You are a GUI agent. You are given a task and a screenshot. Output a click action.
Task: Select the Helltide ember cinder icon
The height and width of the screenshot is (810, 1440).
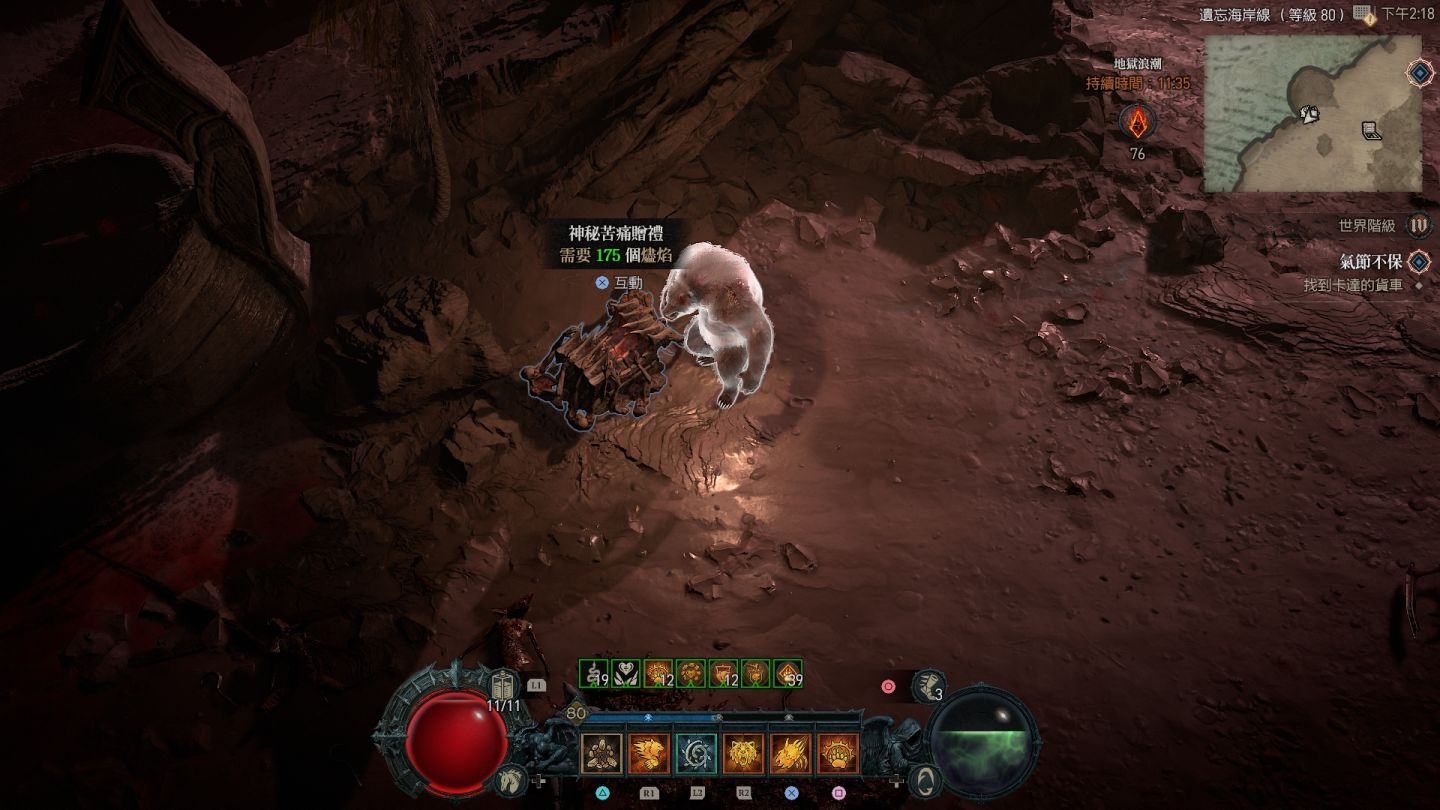[x=1137, y=123]
